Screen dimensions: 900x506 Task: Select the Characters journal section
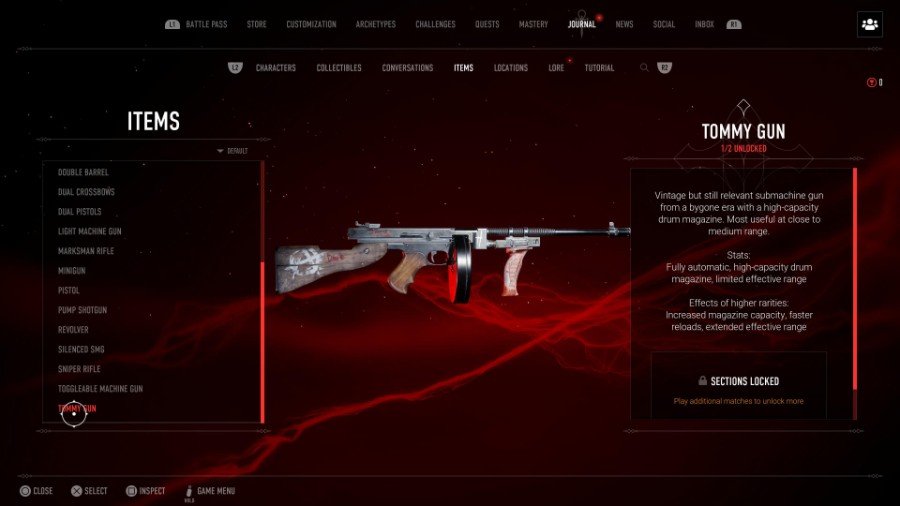tap(275, 68)
